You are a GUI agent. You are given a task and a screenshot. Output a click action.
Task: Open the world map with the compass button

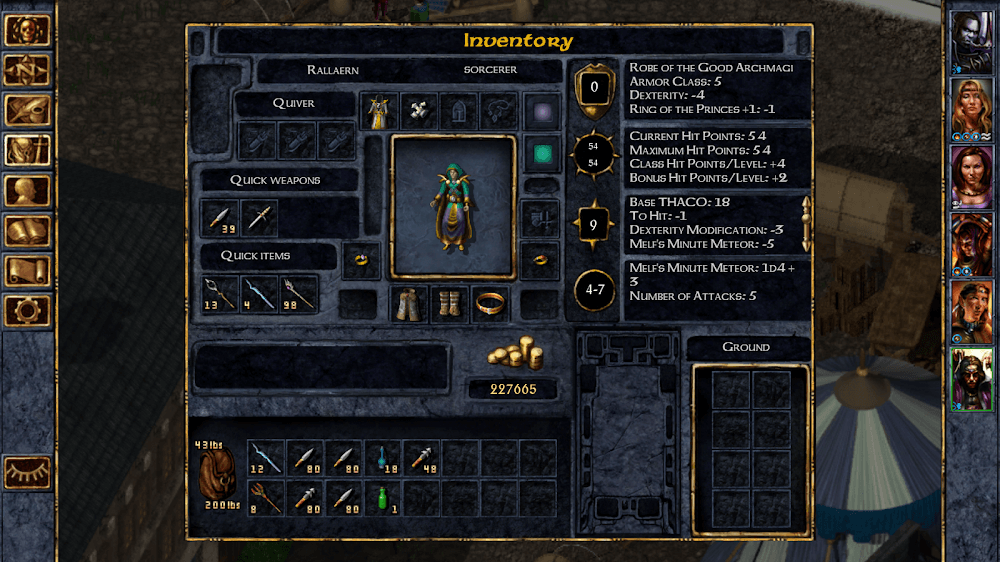point(27,70)
